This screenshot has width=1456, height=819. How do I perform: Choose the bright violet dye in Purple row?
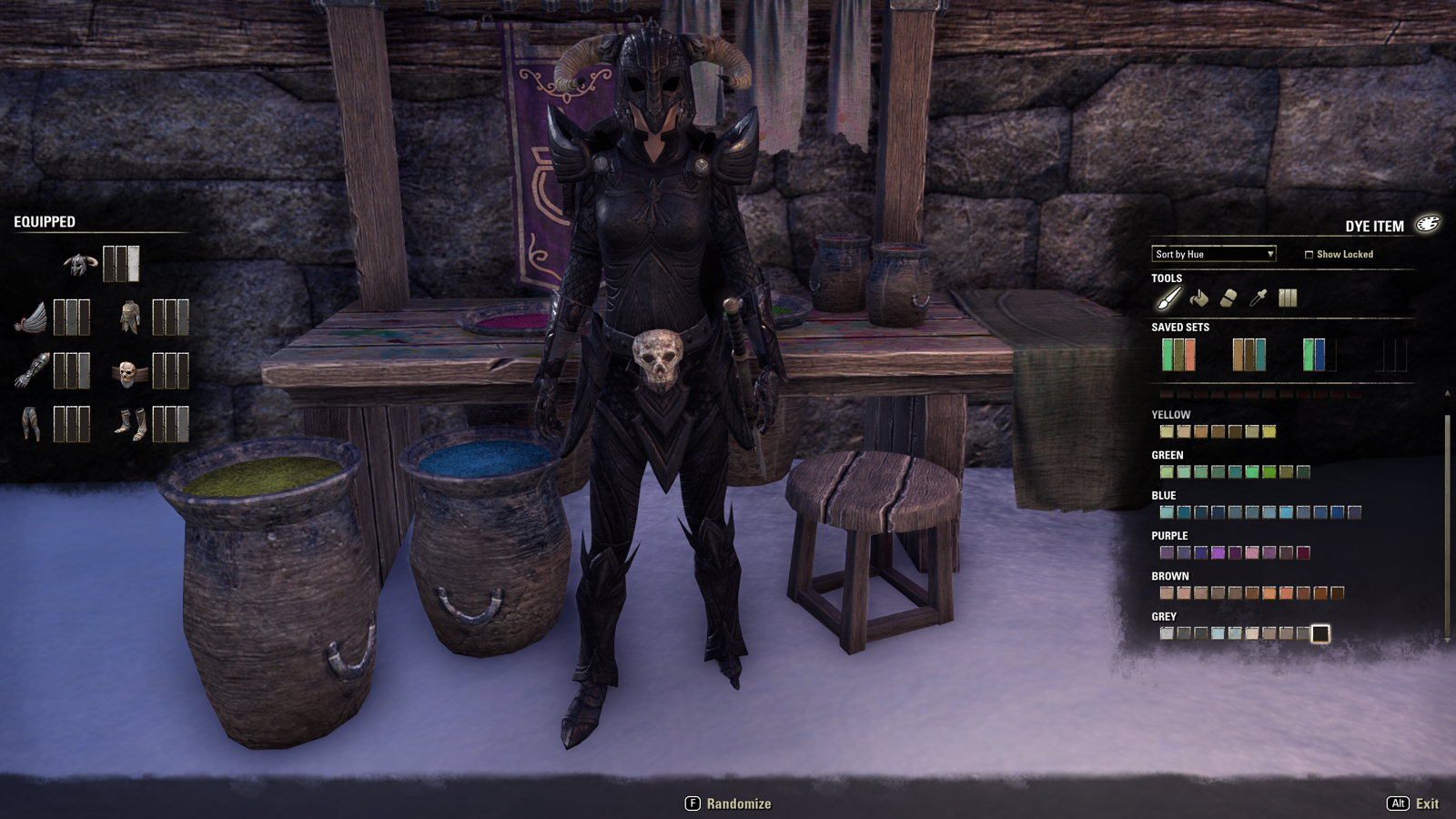[x=1218, y=552]
